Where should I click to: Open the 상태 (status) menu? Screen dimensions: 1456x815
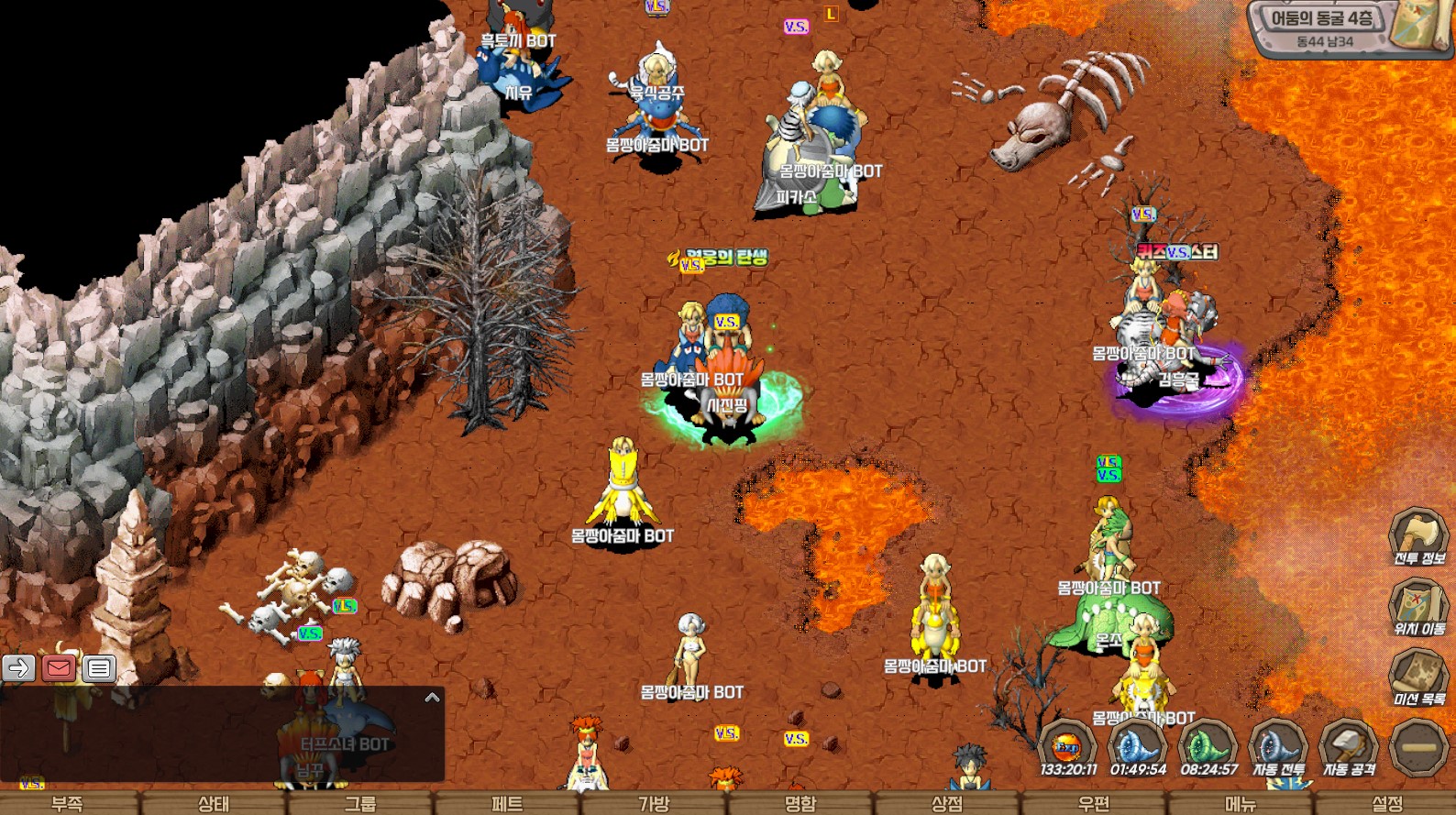tap(214, 803)
